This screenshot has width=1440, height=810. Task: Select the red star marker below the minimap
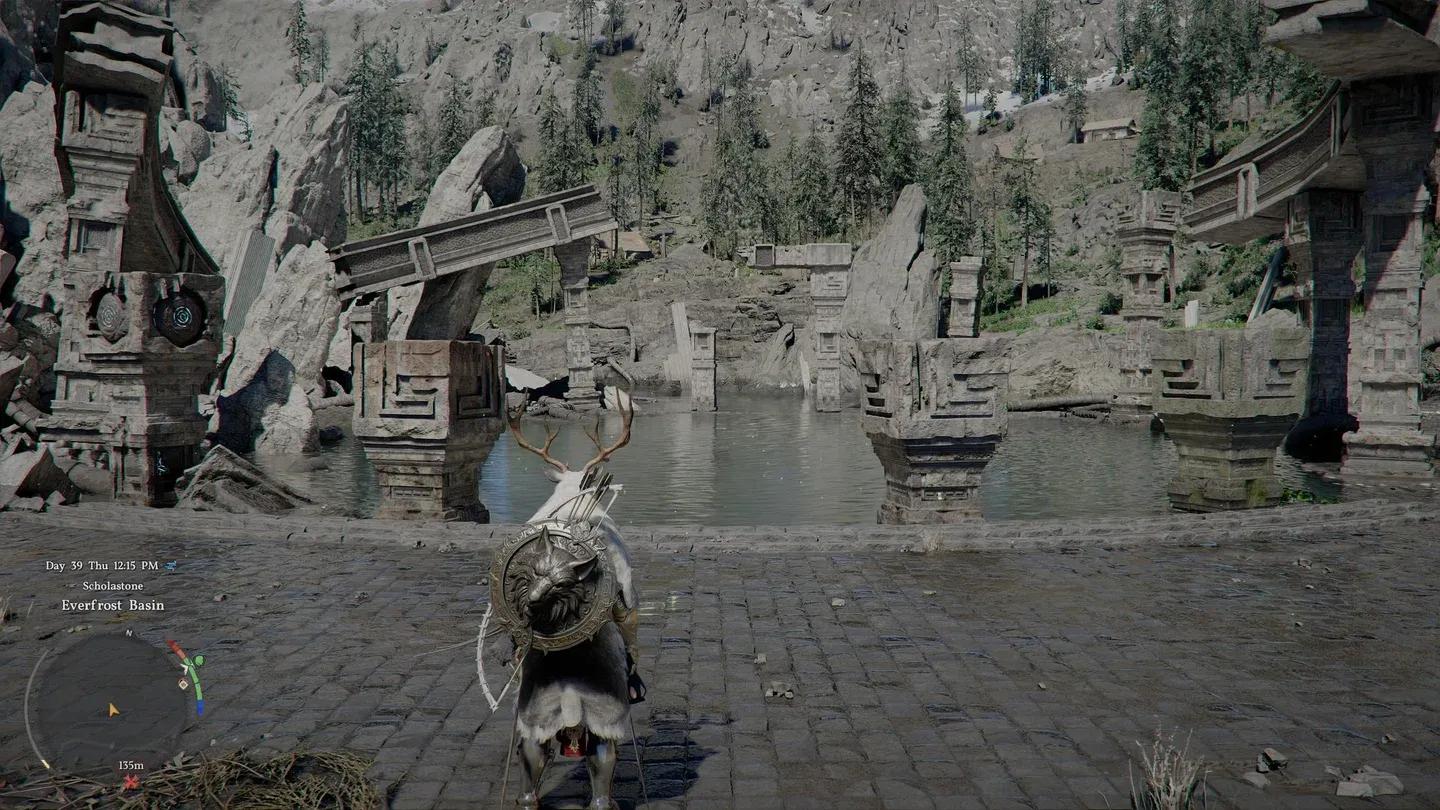coord(130,780)
